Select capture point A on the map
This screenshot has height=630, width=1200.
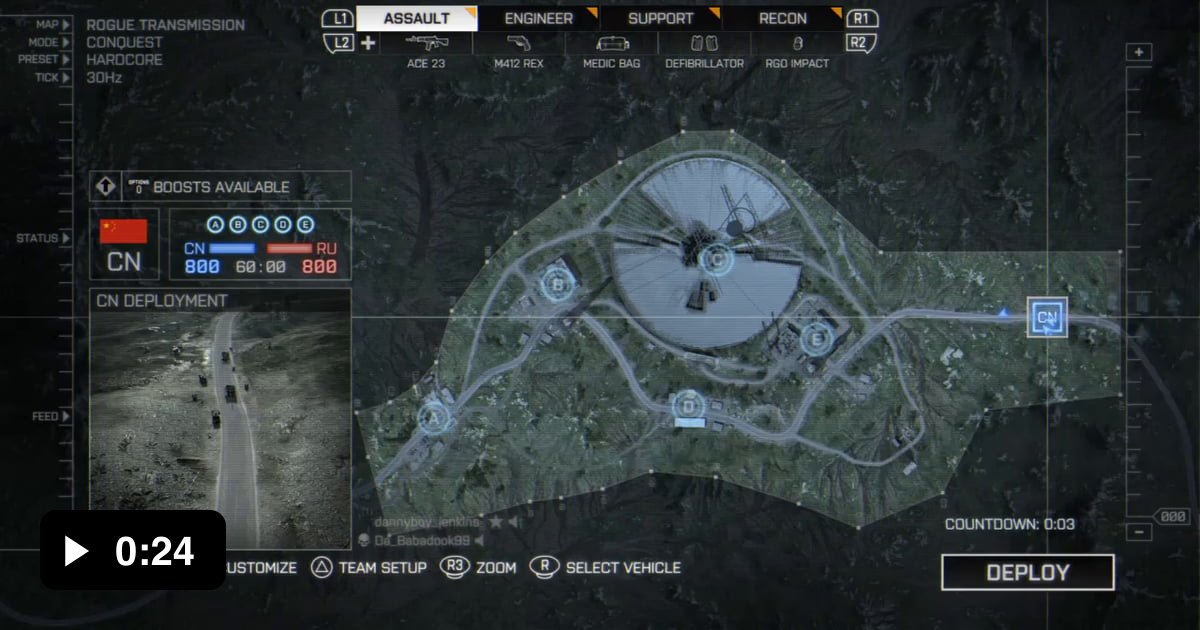[x=434, y=417]
